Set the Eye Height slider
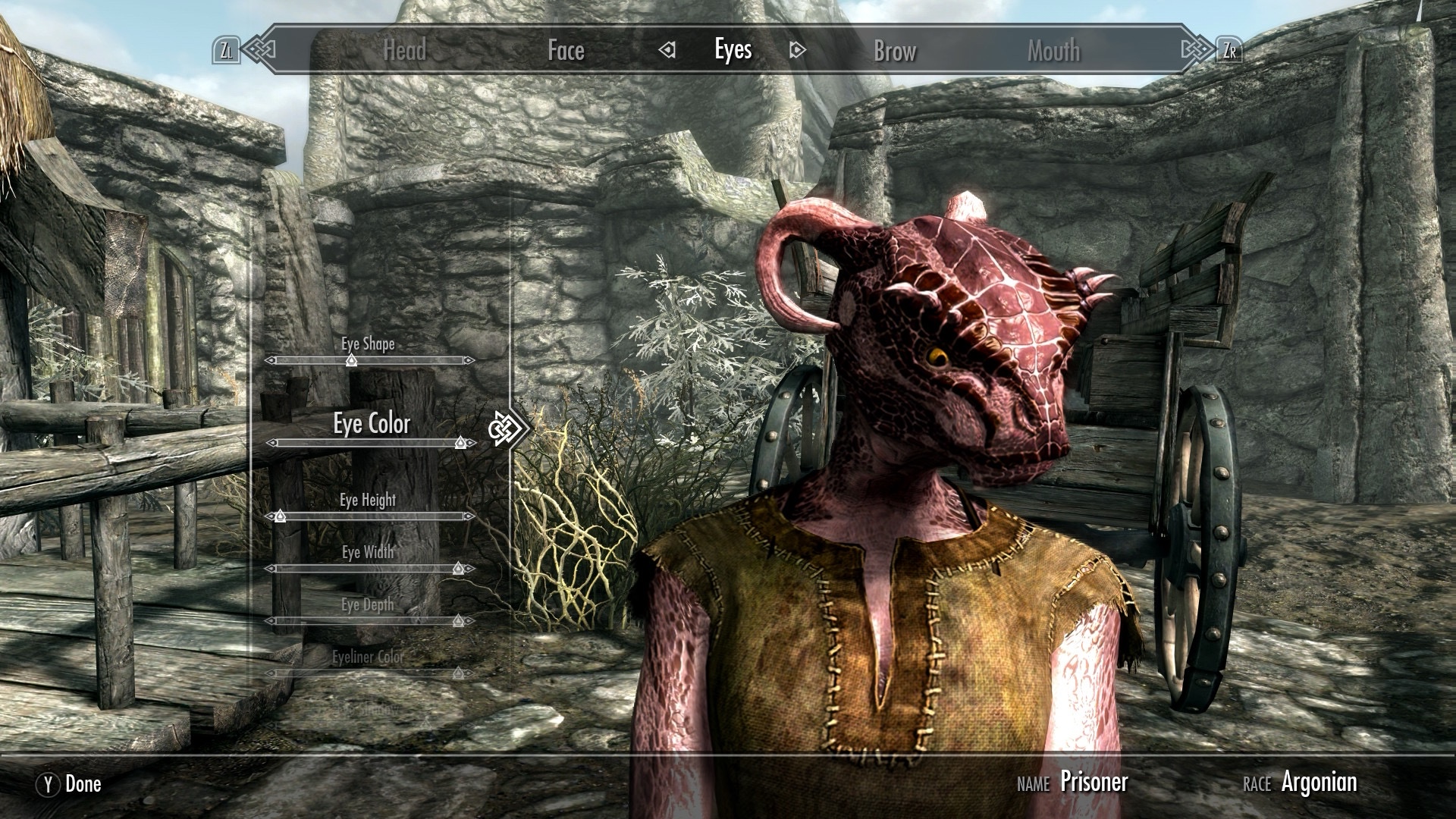The image size is (1456, 819). click(x=280, y=516)
